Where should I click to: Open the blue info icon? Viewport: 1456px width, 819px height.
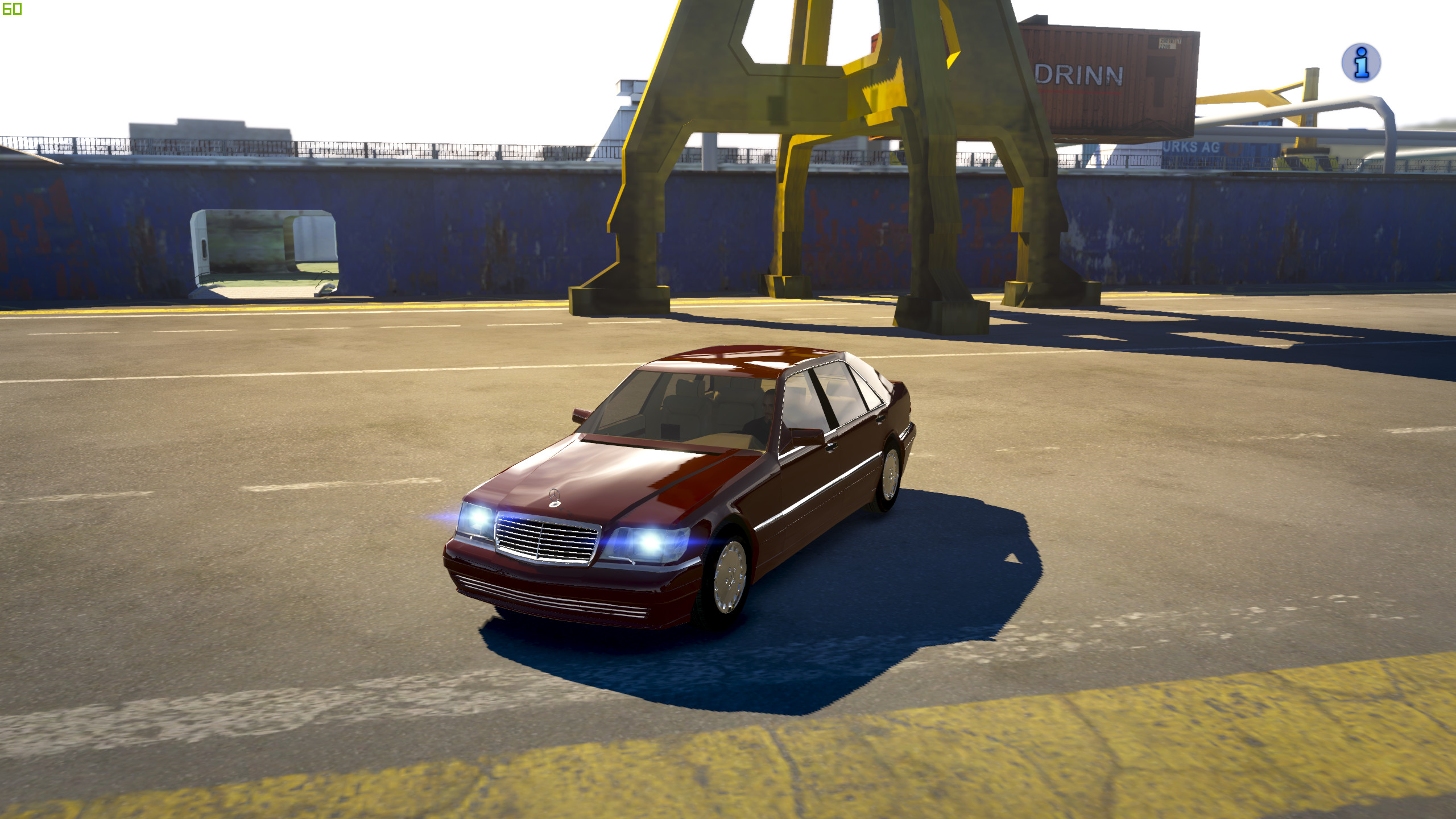coord(1361,63)
